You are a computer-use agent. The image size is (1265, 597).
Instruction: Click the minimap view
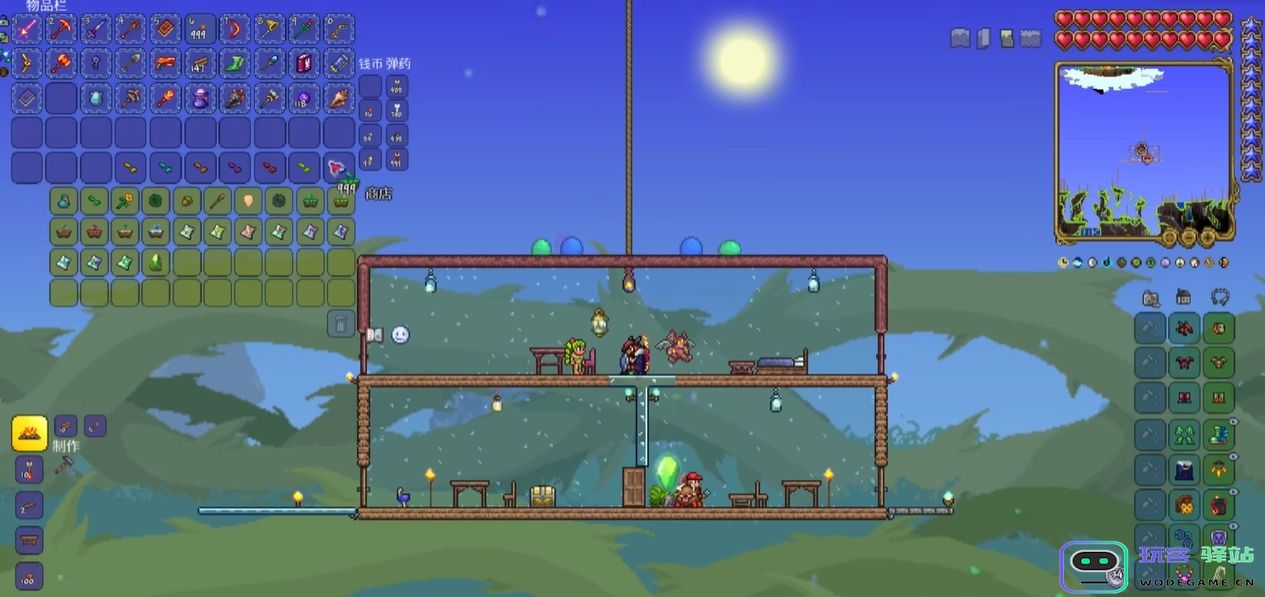(1143, 150)
